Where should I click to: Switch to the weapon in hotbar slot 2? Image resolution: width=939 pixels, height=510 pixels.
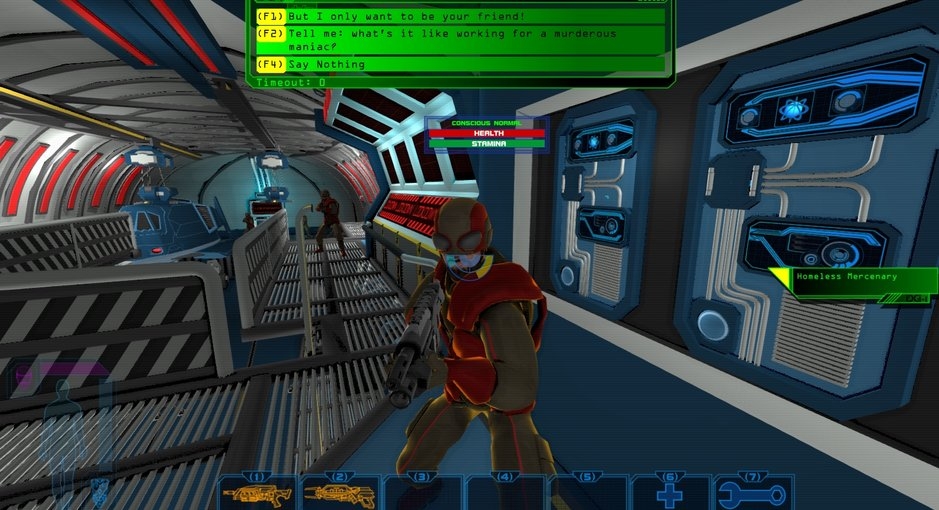(x=340, y=493)
